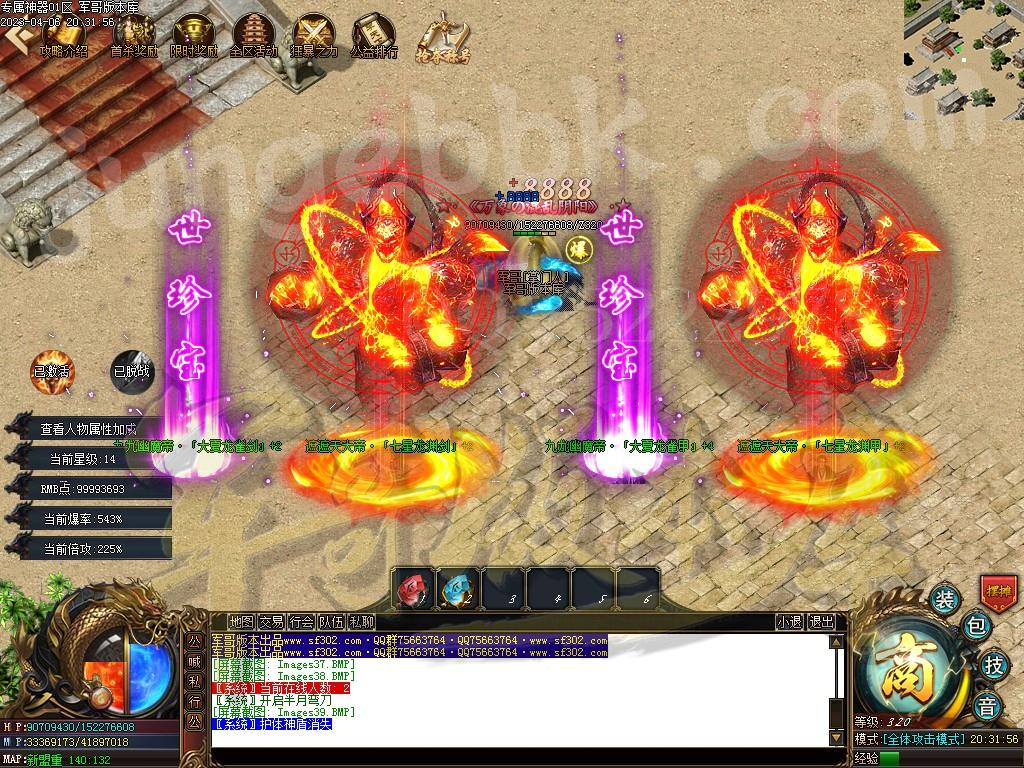The width and height of the screenshot is (1024, 768).
Task: Click the 退出 exit button
Action: click(821, 622)
